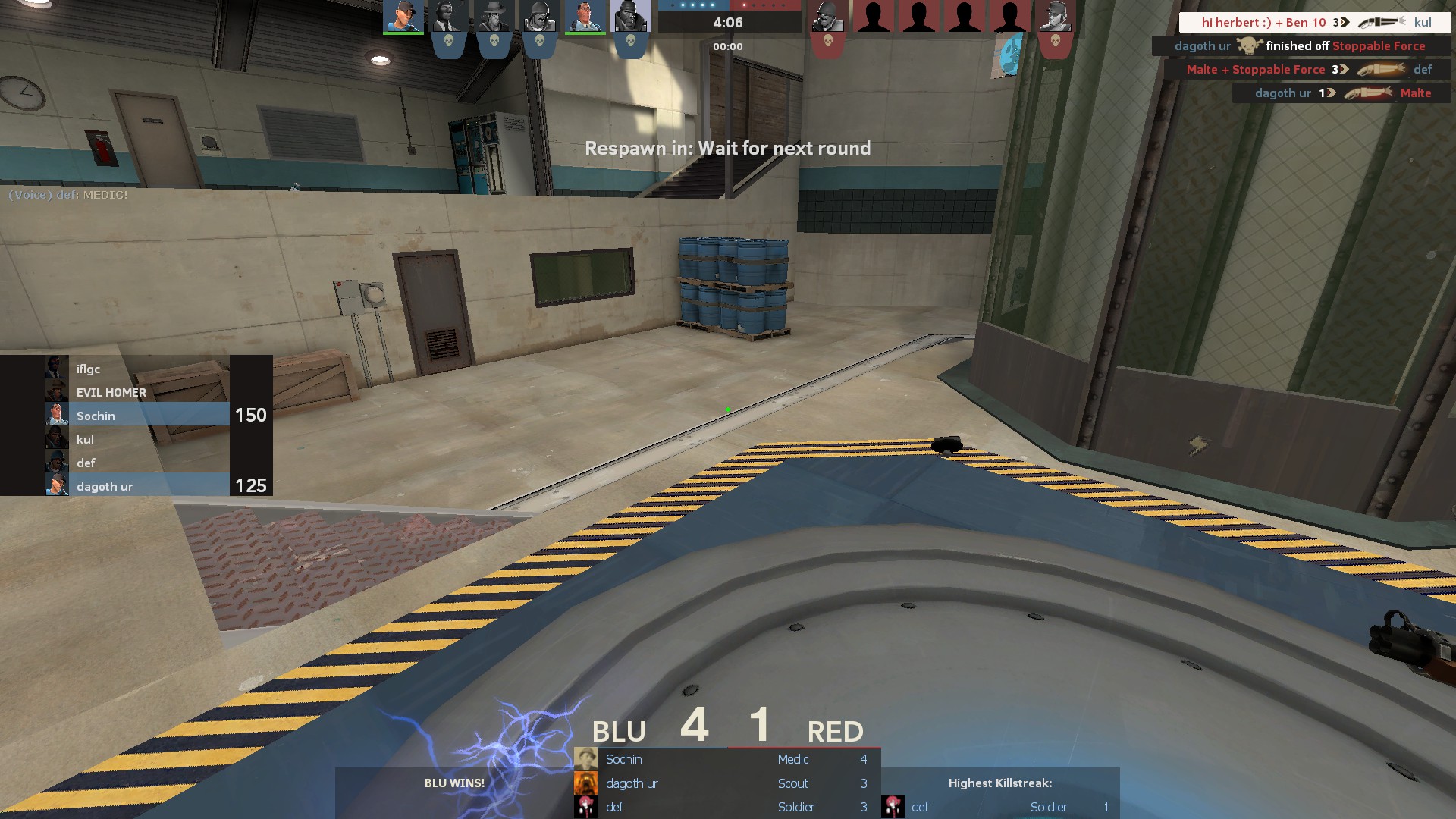This screenshot has width=1456, height=819.
Task: Click the killfeed entry where kul was killed
Action: [x=1314, y=22]
